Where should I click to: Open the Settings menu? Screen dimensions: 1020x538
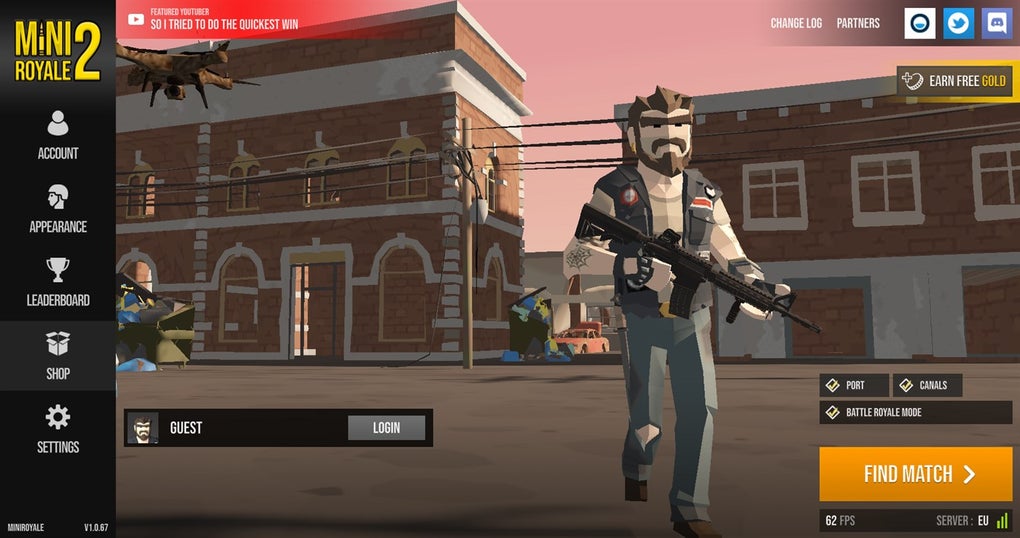(x=58, y=429)
